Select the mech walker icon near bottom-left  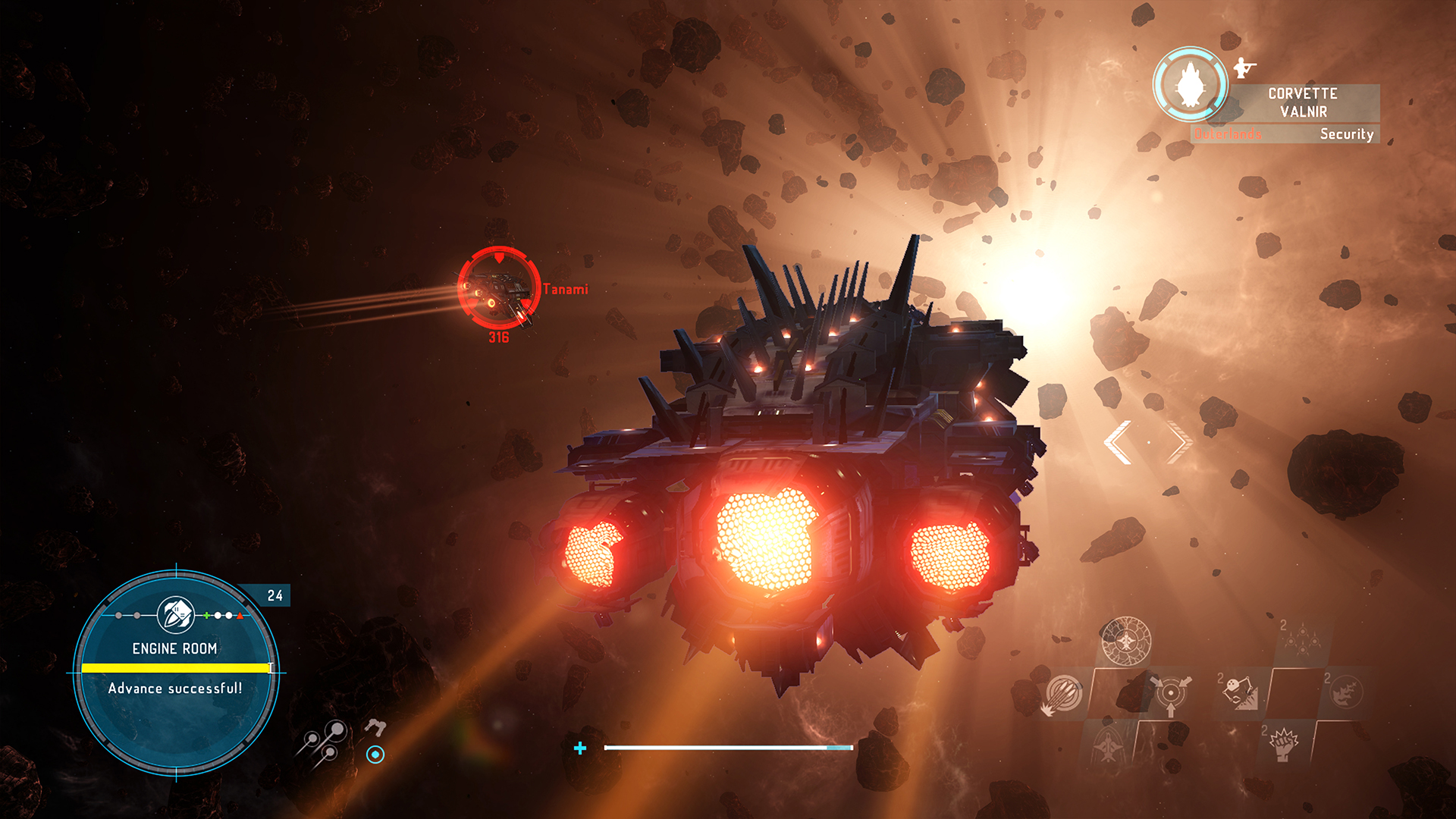(x=377, y=726)
